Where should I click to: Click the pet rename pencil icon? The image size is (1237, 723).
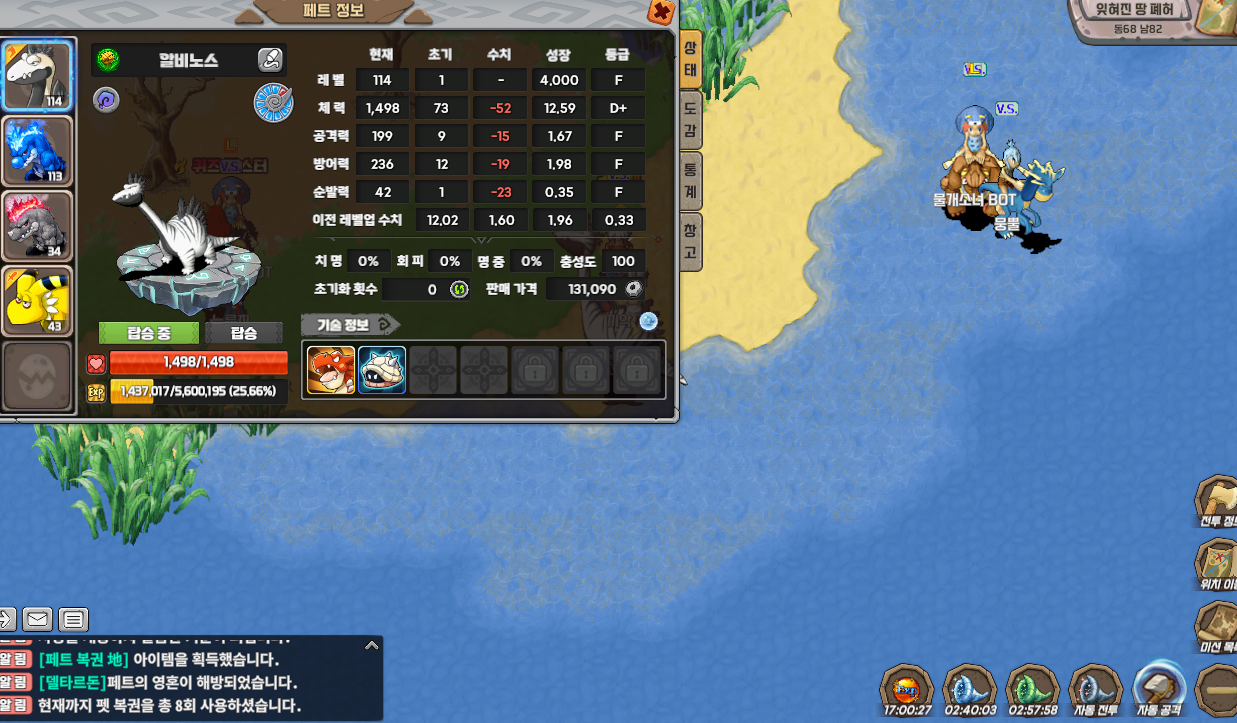click(x=269, y=60)
